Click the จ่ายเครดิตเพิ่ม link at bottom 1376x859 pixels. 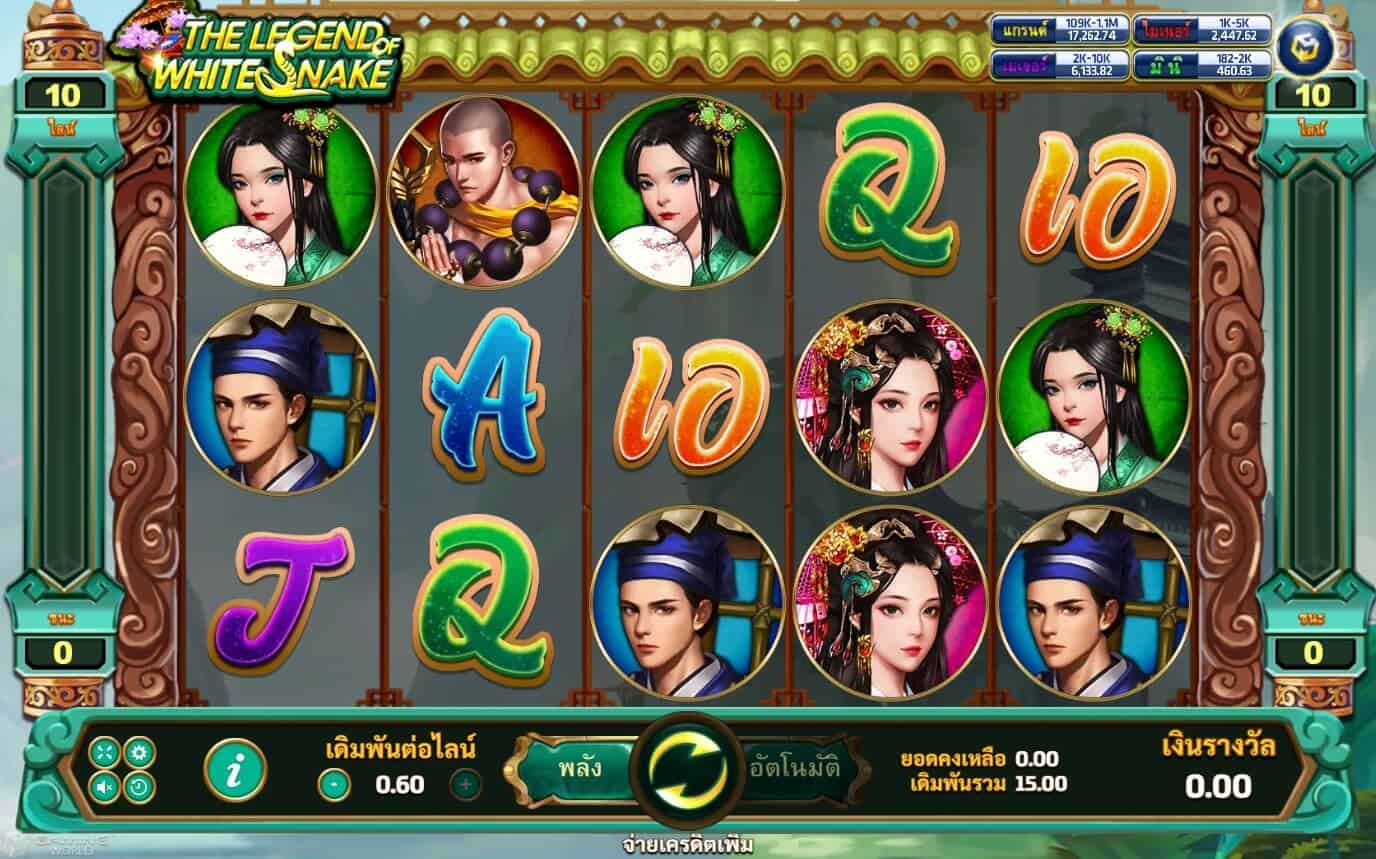[x=688, y=845]
